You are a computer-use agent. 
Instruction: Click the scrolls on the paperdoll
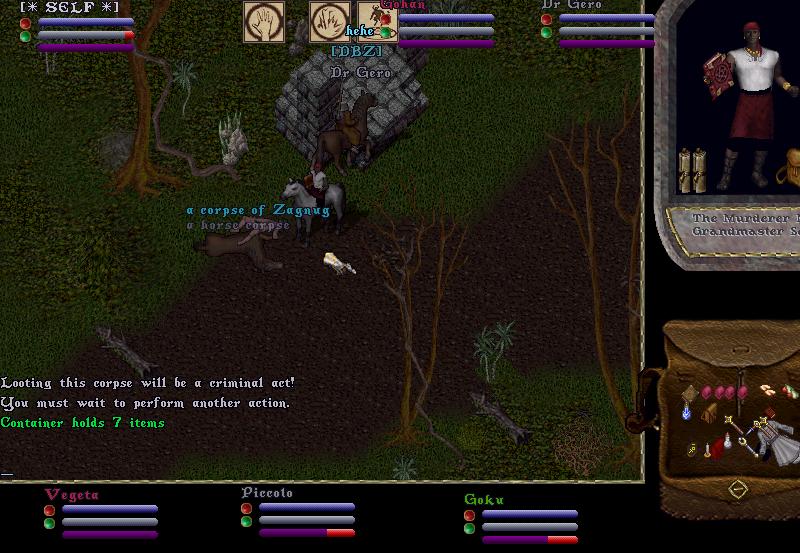[692, 170]
